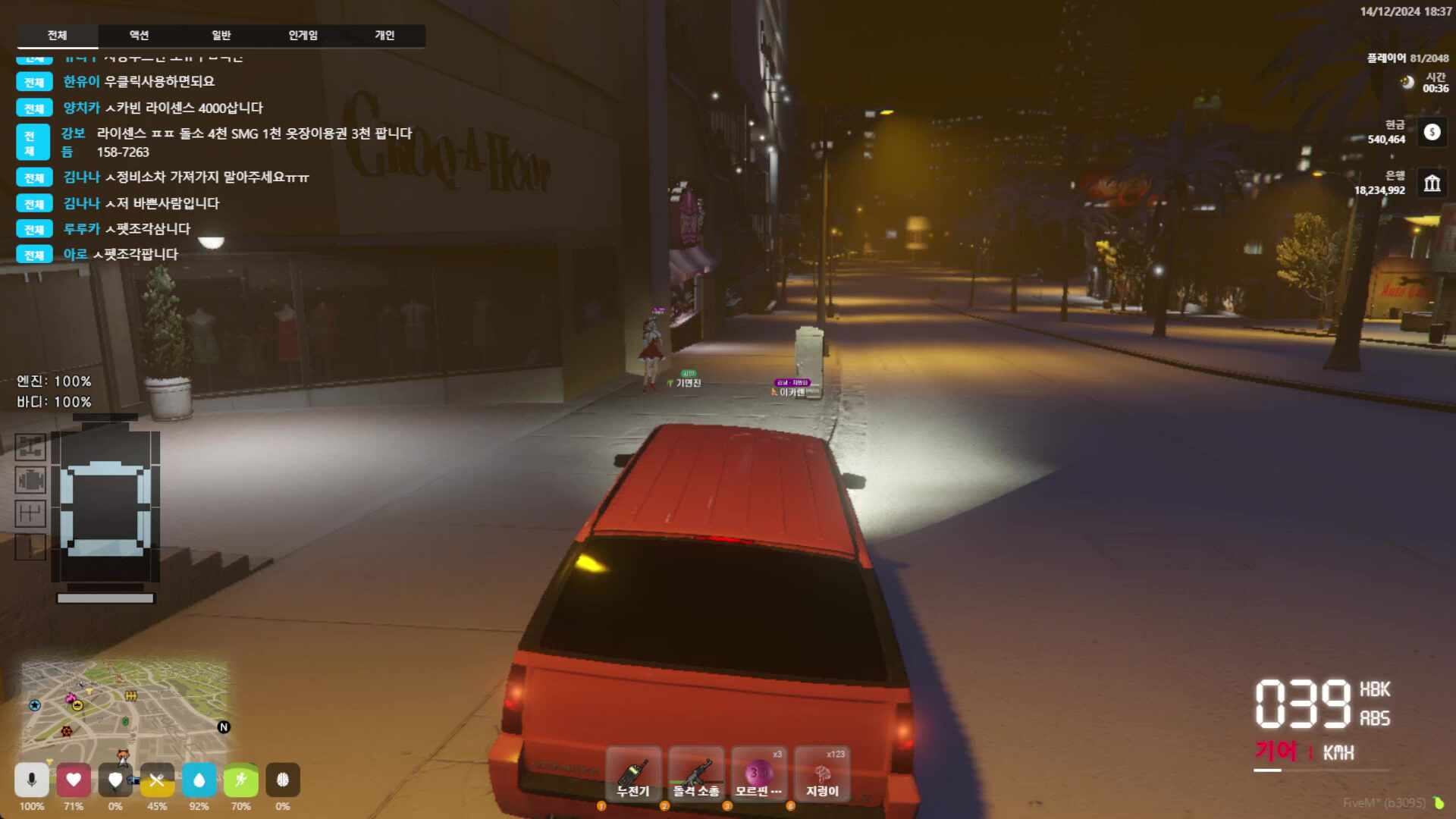Select the 일반 chat tab

221,36
